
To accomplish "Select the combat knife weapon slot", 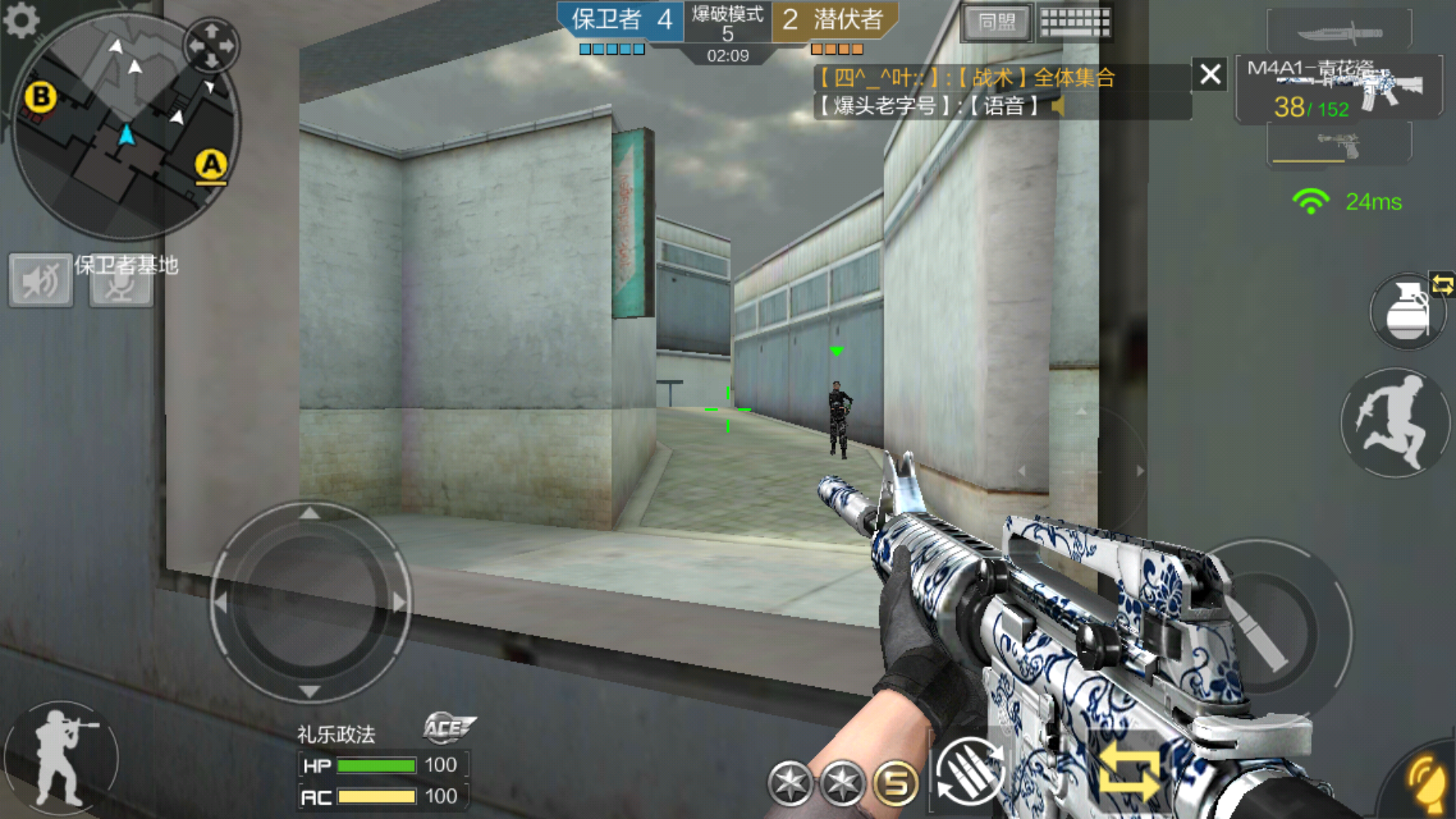I will (1339, 33).
